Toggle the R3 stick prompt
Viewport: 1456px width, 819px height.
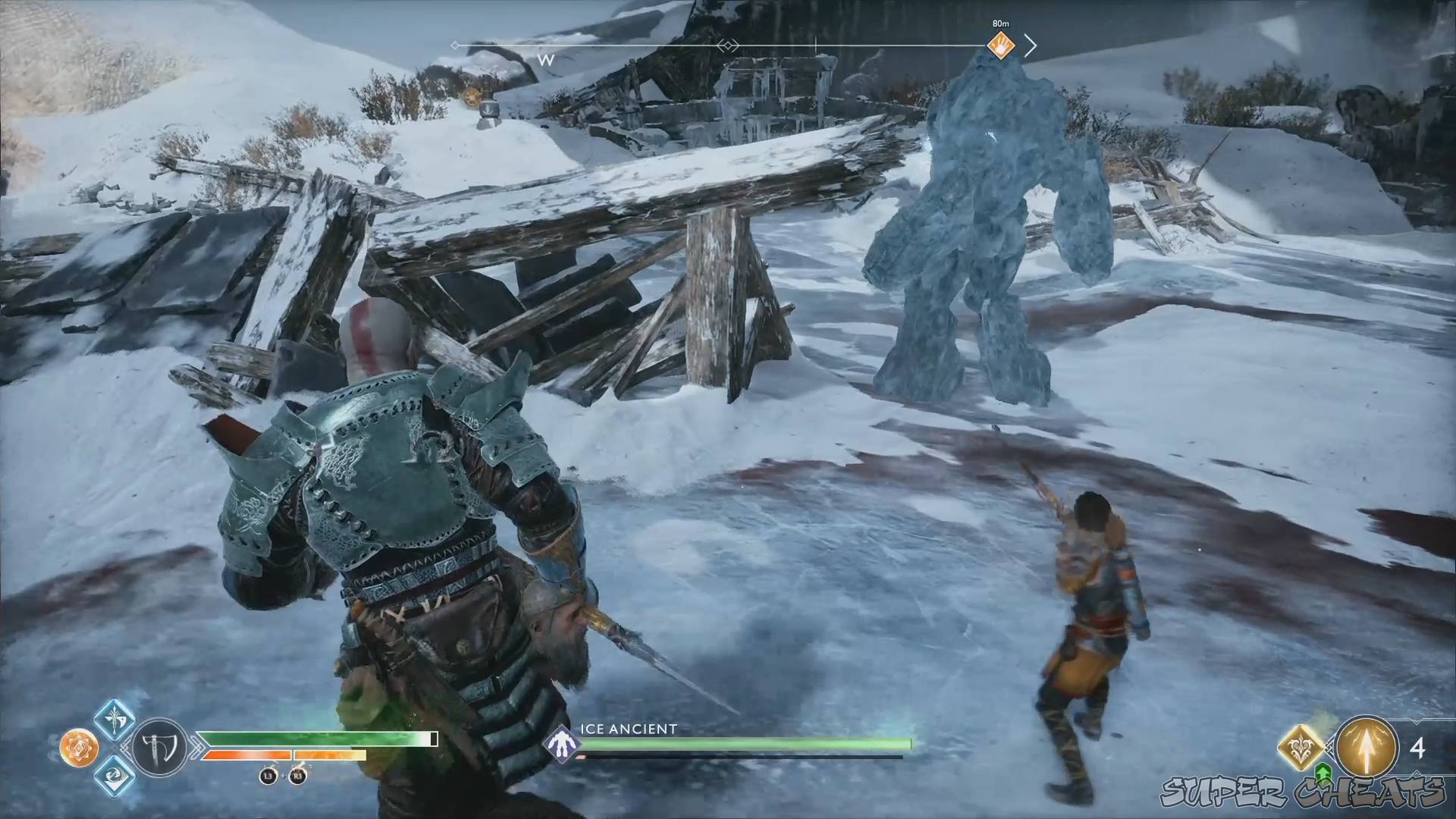point(297,777)
